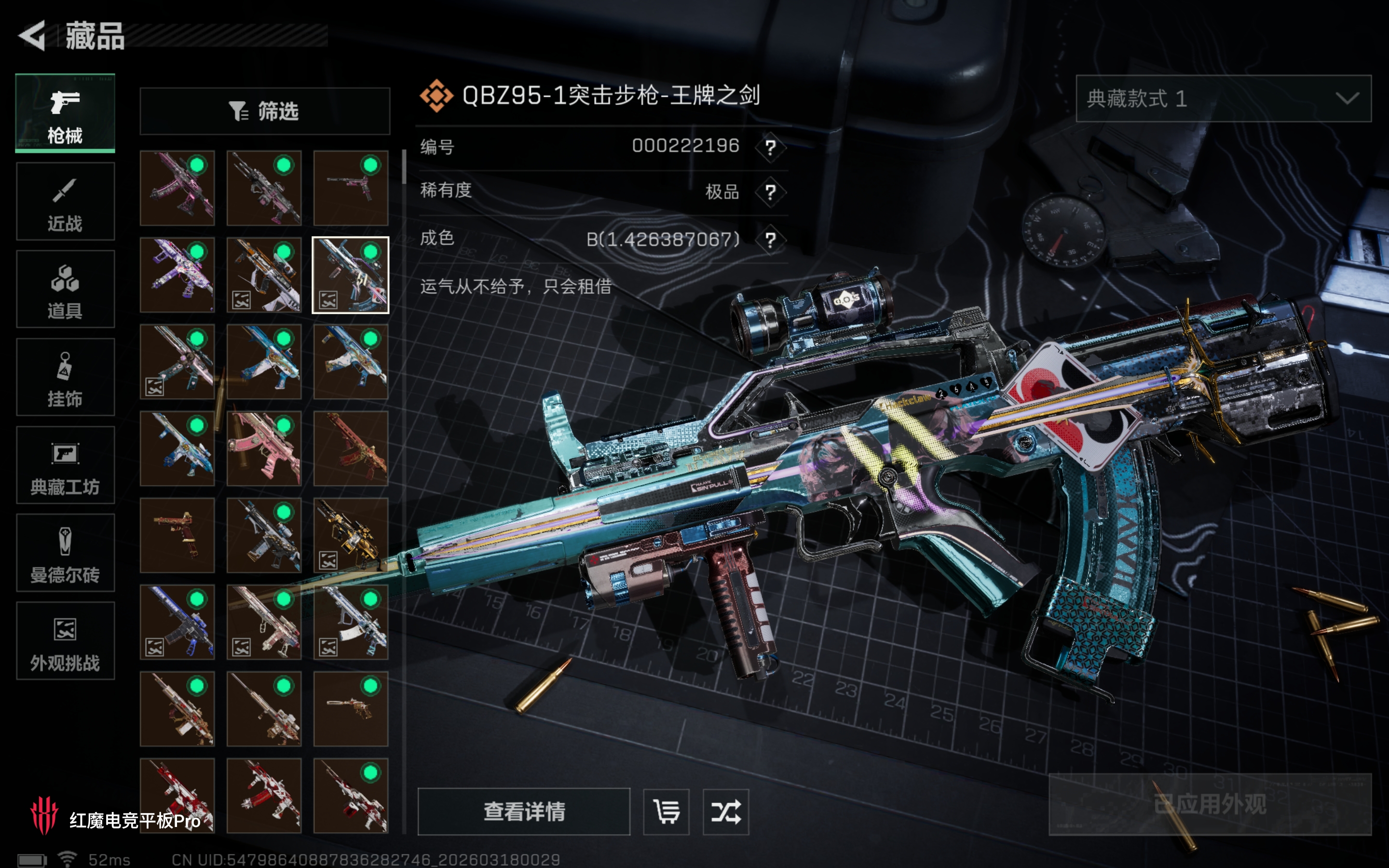Screen dimensions: 1389x868
Task: Go back using the arrow beside 藏品
Action: 33,36
